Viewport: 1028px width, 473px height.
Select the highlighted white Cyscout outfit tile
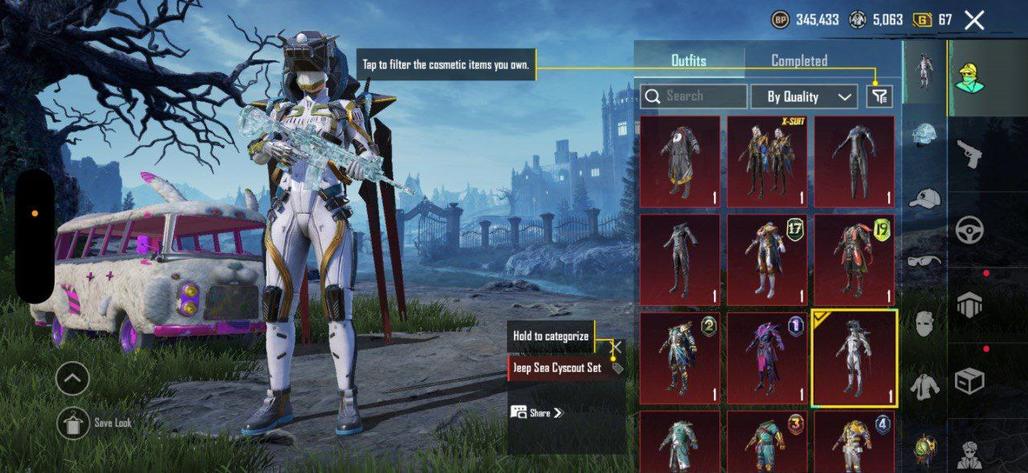point(853,357)
